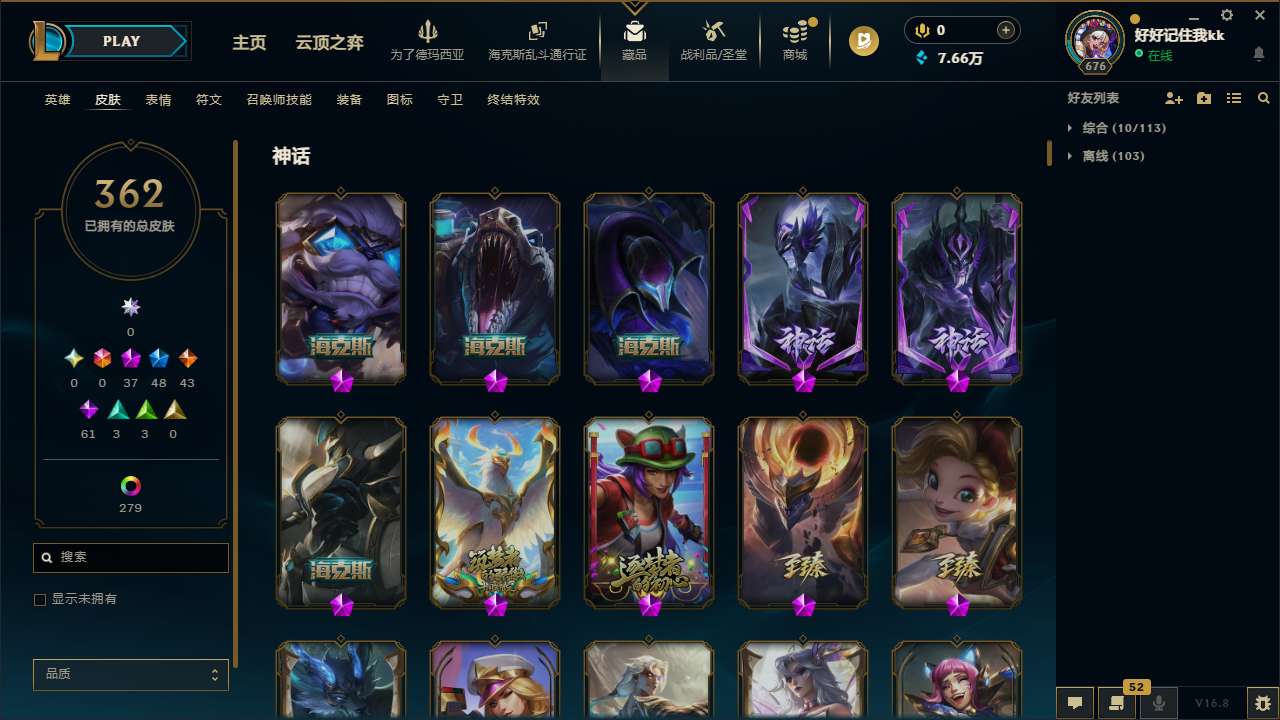Switch to the 英雄 tab
This screenshot has height=720, width=1280.
57,100
